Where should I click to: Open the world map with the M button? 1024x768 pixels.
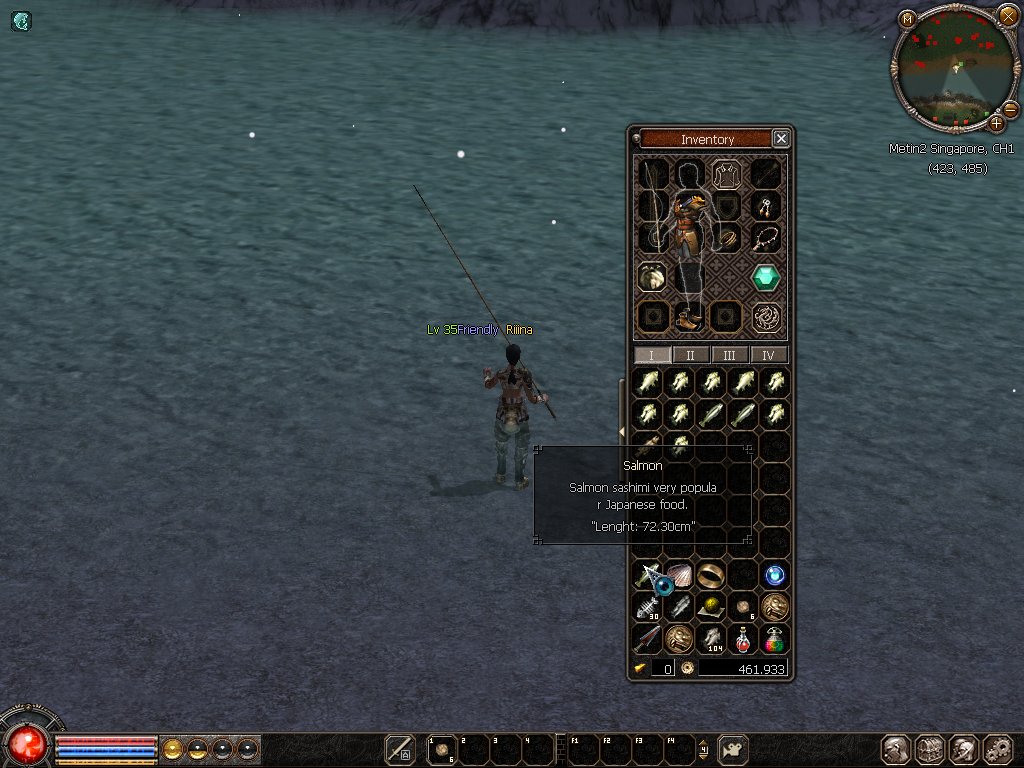907,19
